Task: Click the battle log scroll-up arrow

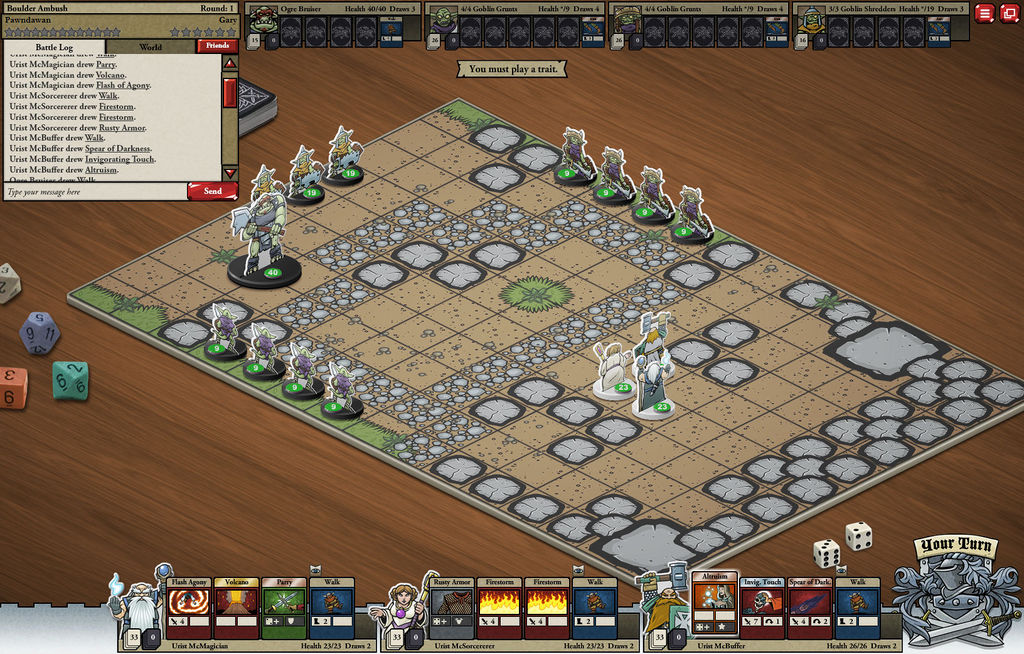Action: pos(230,63)
